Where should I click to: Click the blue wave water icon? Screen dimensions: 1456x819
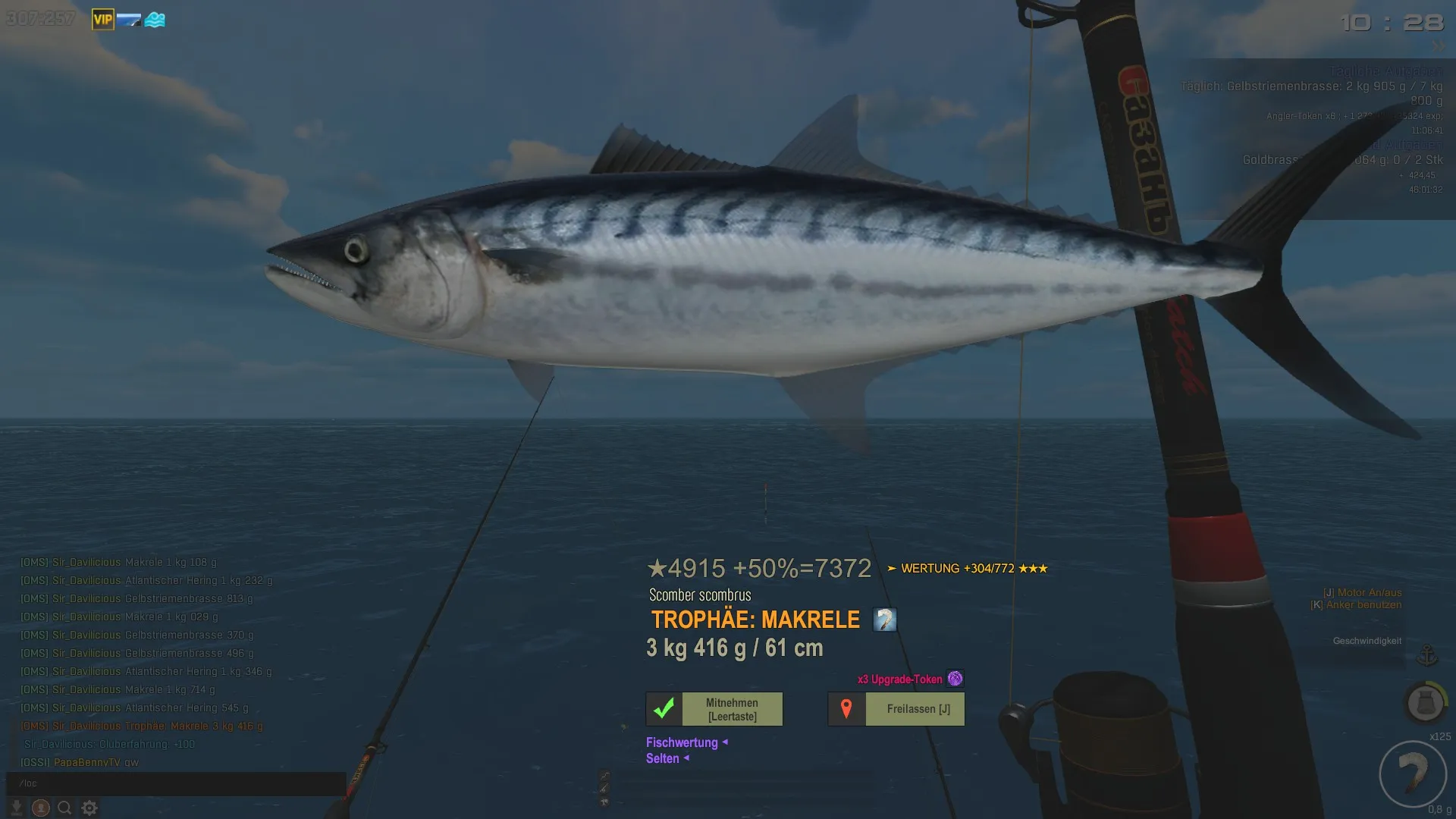pos(155,20)
